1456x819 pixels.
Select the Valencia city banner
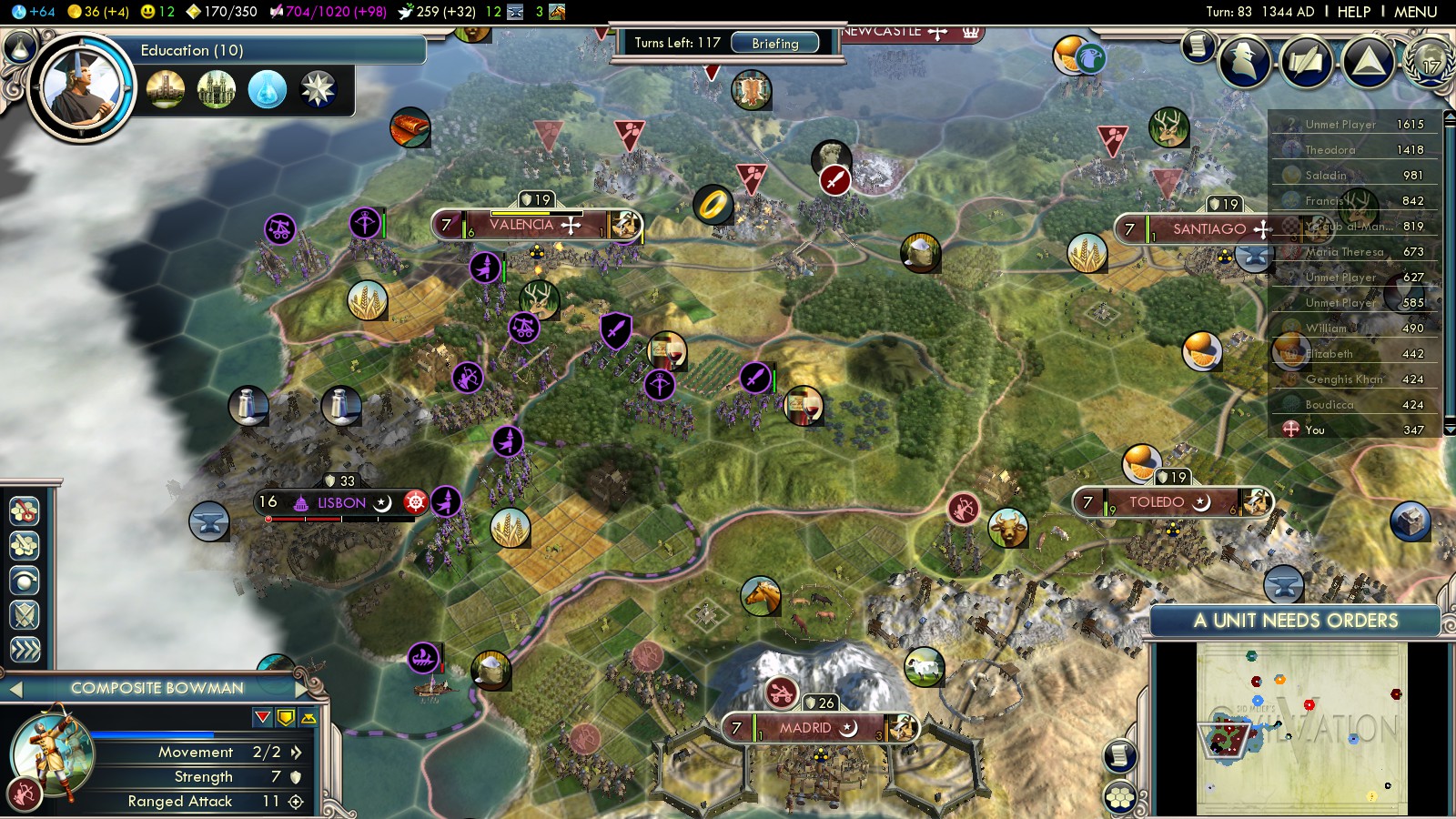pos(535,225)
